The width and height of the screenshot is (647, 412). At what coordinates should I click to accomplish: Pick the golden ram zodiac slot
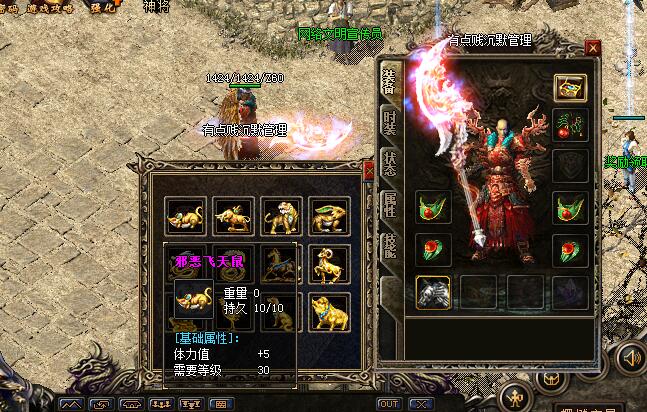pyautogui.click(x=328, y=263)
